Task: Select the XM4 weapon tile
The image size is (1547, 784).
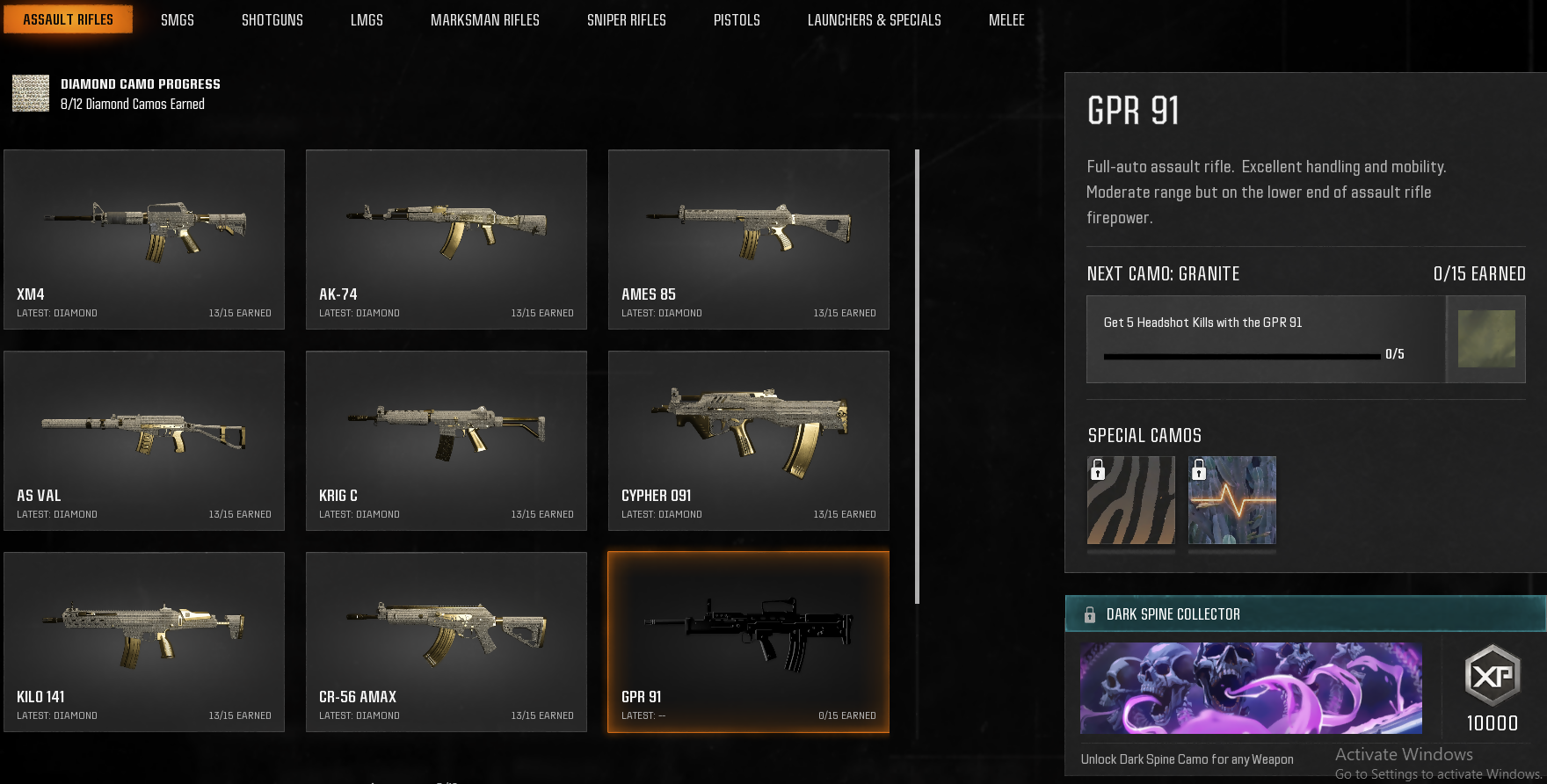Action: coord(144,239)
